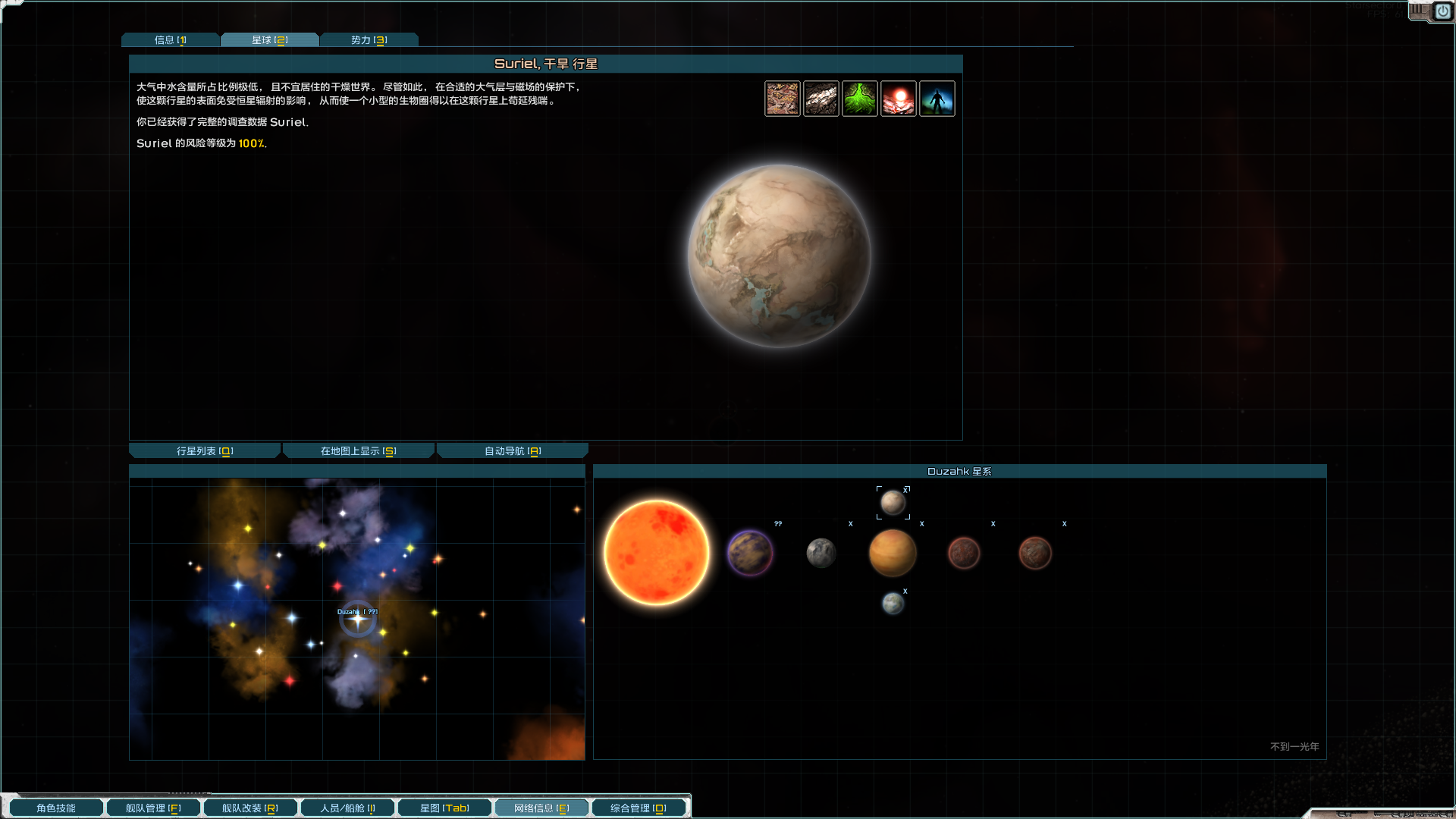1456x819 pixels.
Task: Inspect the green organics condition icon
Action: tap(860, 99)
